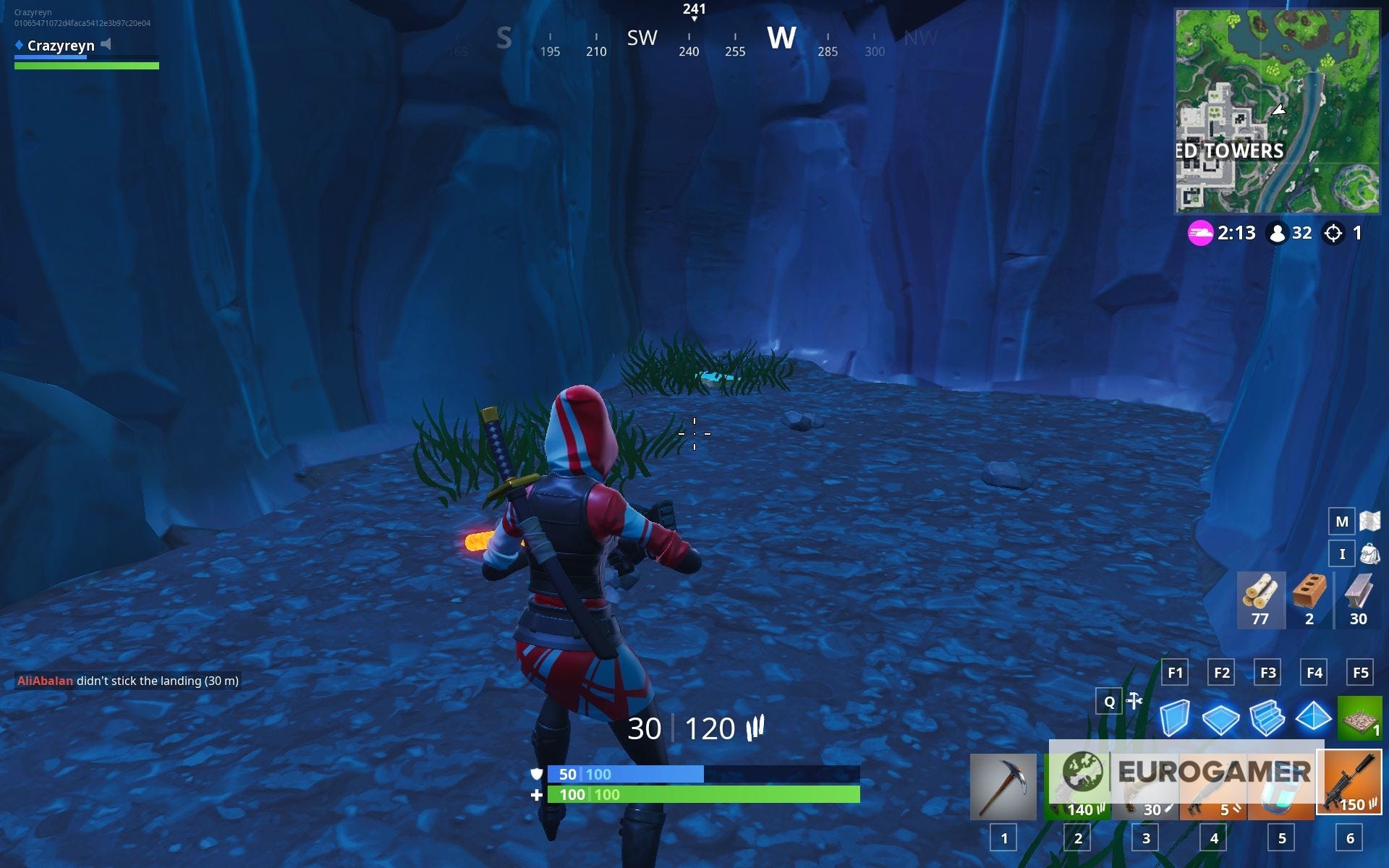1389x868 pixels.
Task: Click the players remaining icon showing 32
Action: point(1278,233)
